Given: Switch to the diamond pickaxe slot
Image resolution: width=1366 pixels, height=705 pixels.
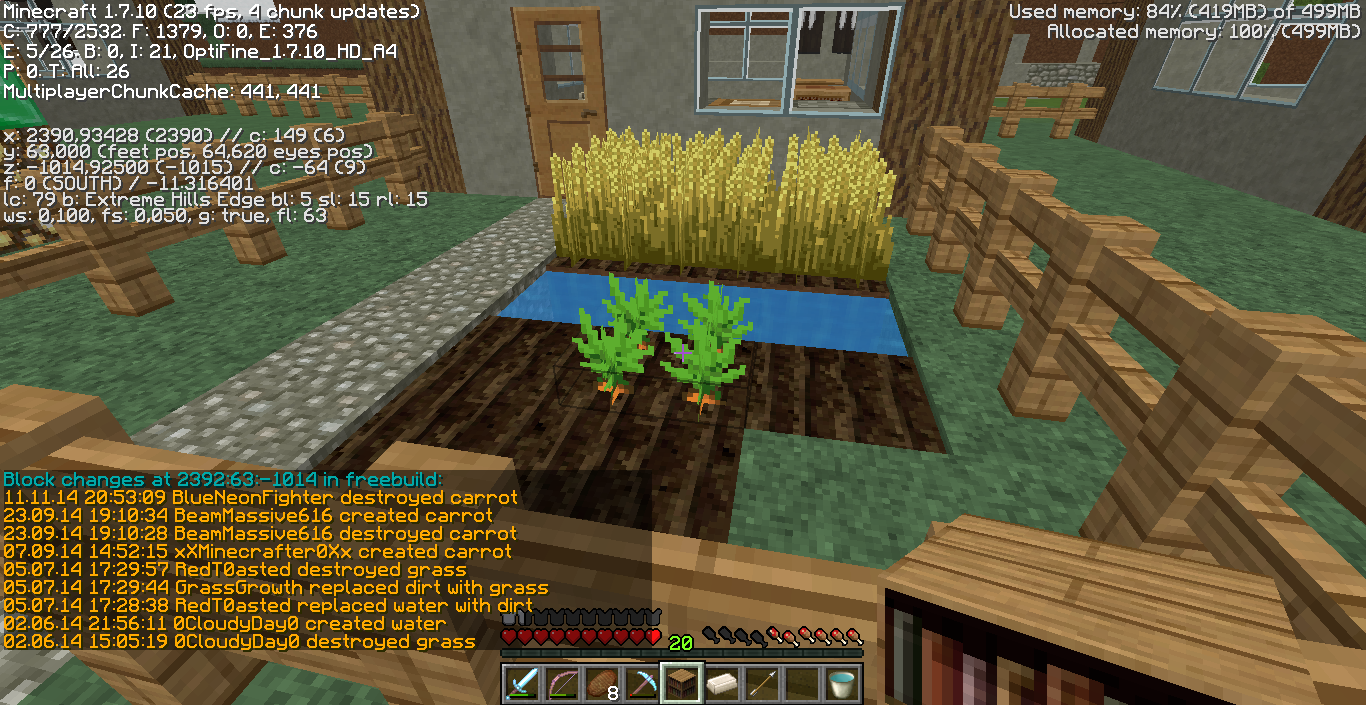Looking at the screenshot, I should click(640, 683).
